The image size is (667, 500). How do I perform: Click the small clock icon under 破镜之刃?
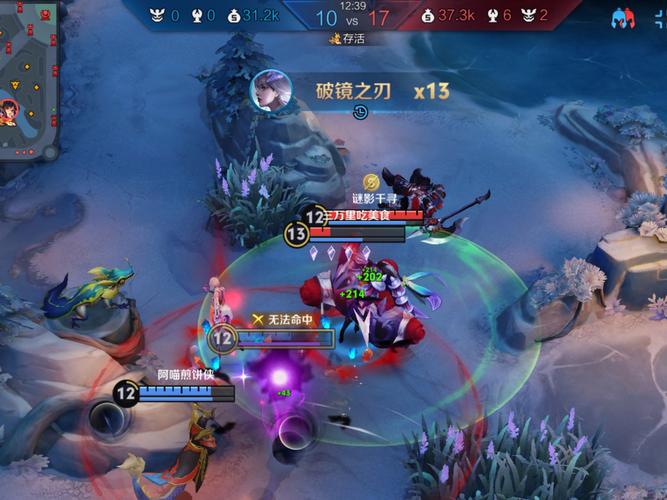[361, 113]
